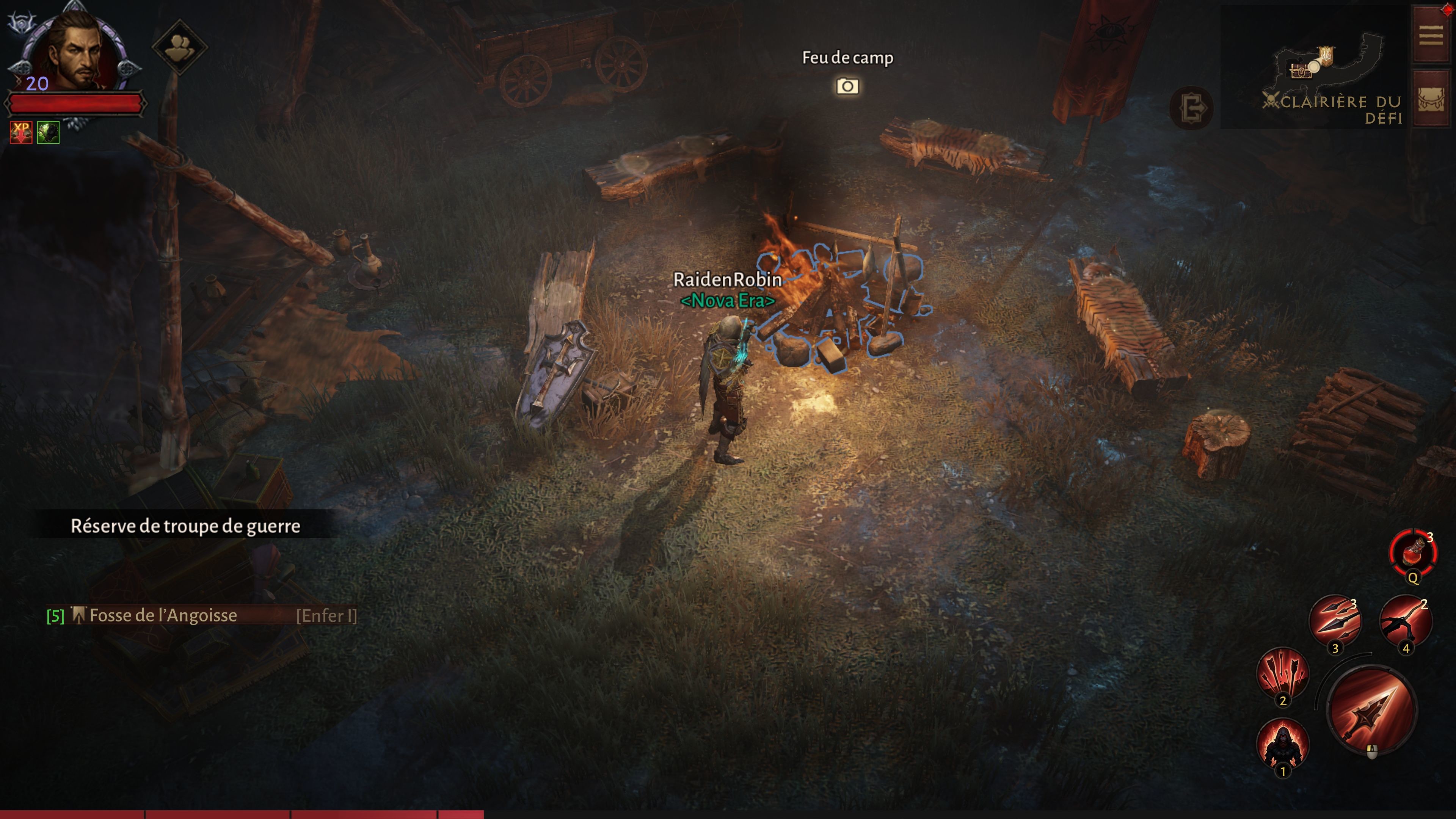Click the camera icon under Feu de camp

[x=847, y=86]
